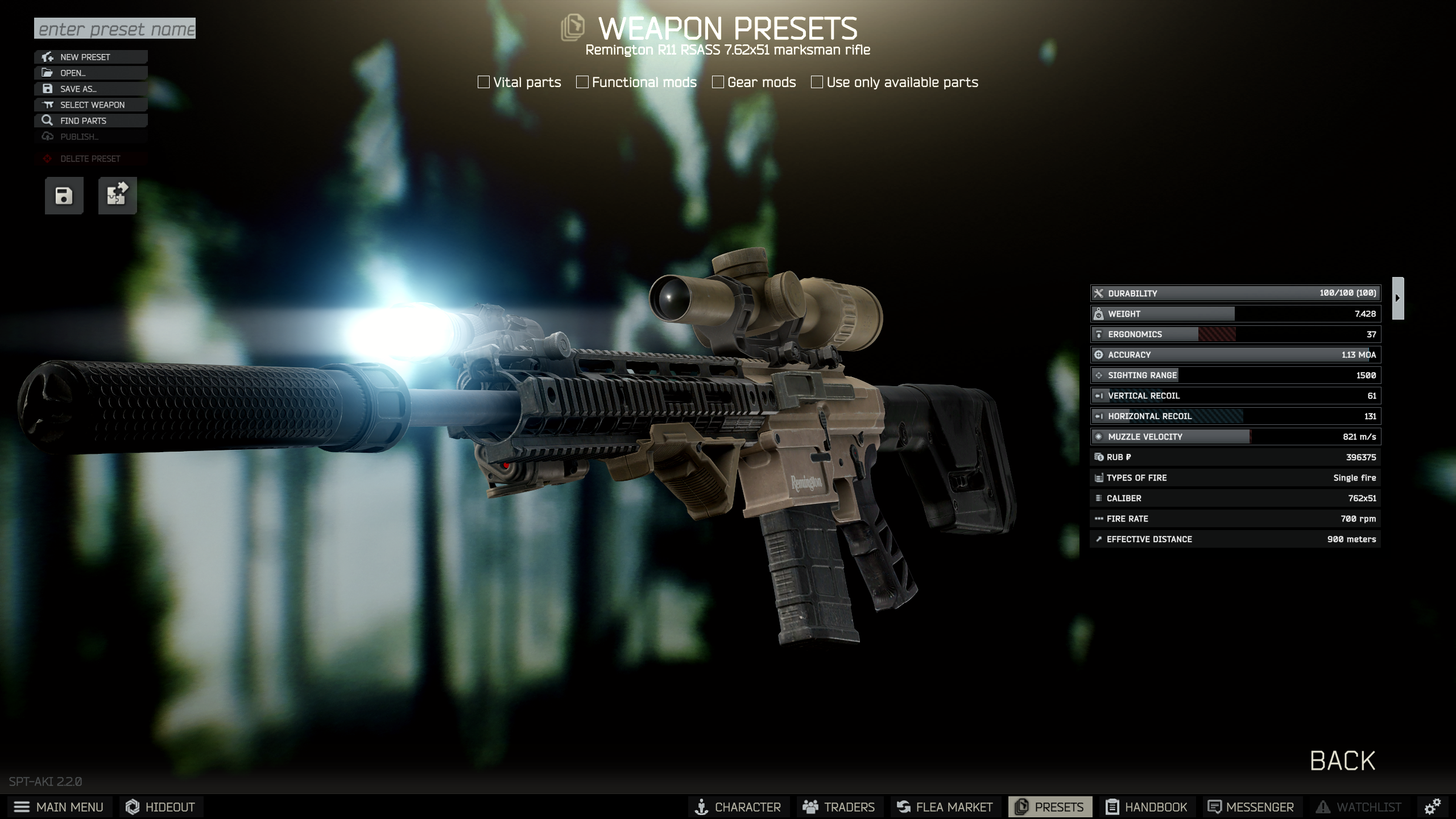The image size is (1456, 819).
Task: Switch to the Character tab
Action: point(738,807)
